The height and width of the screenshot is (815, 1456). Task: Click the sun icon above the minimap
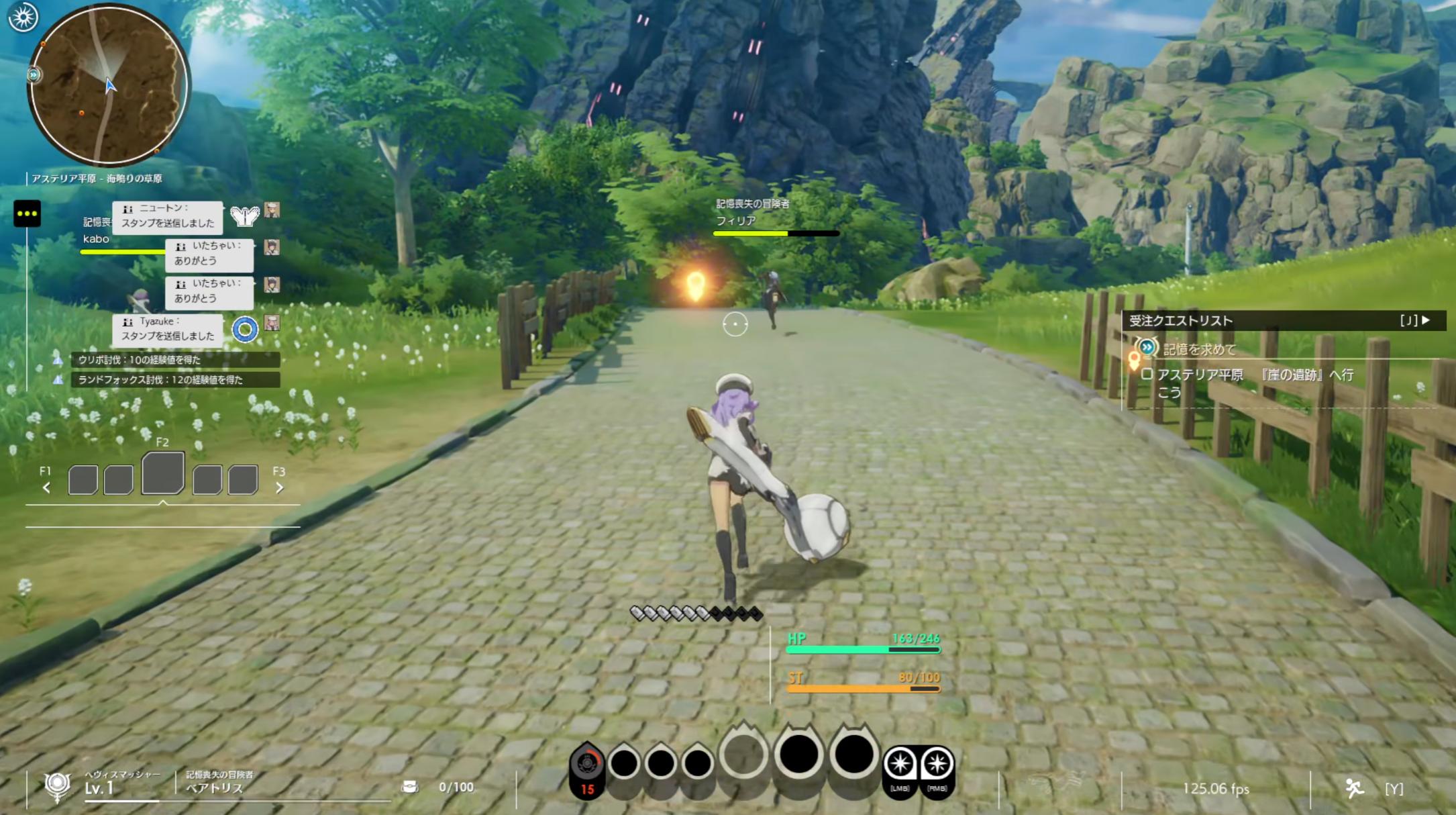(23, 17)
